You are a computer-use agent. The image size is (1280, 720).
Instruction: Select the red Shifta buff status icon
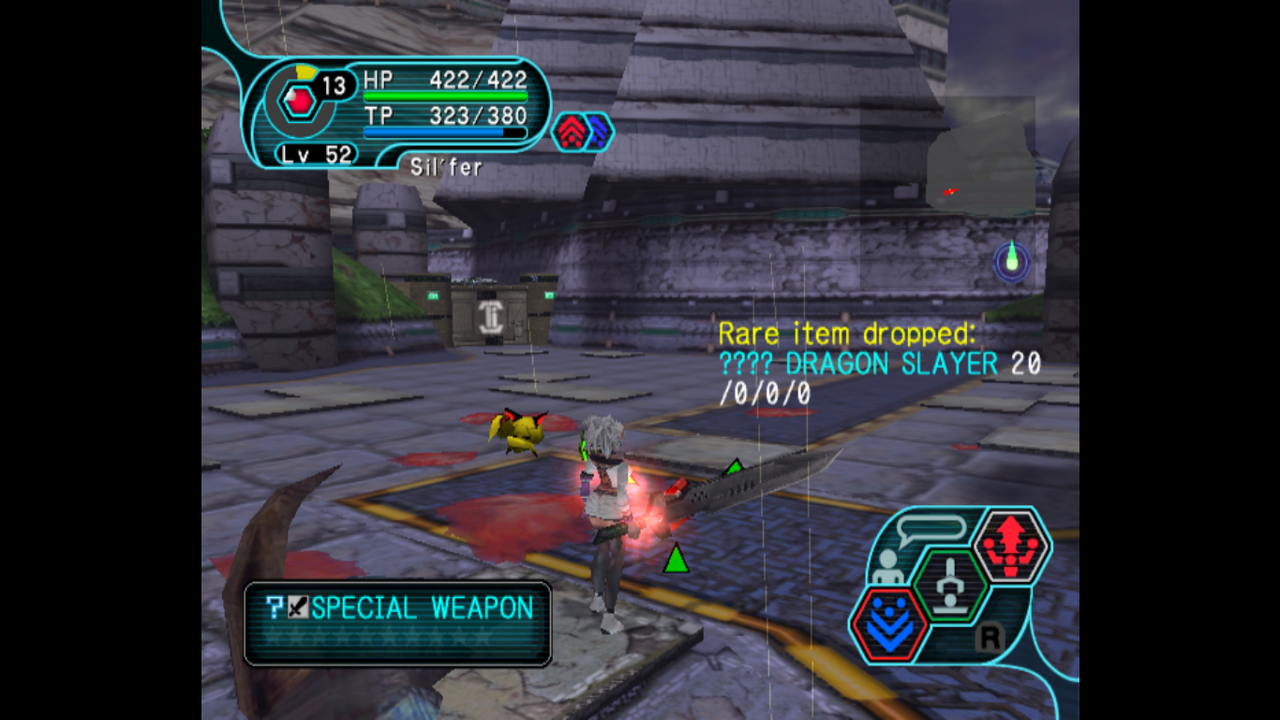click(571, 132)
